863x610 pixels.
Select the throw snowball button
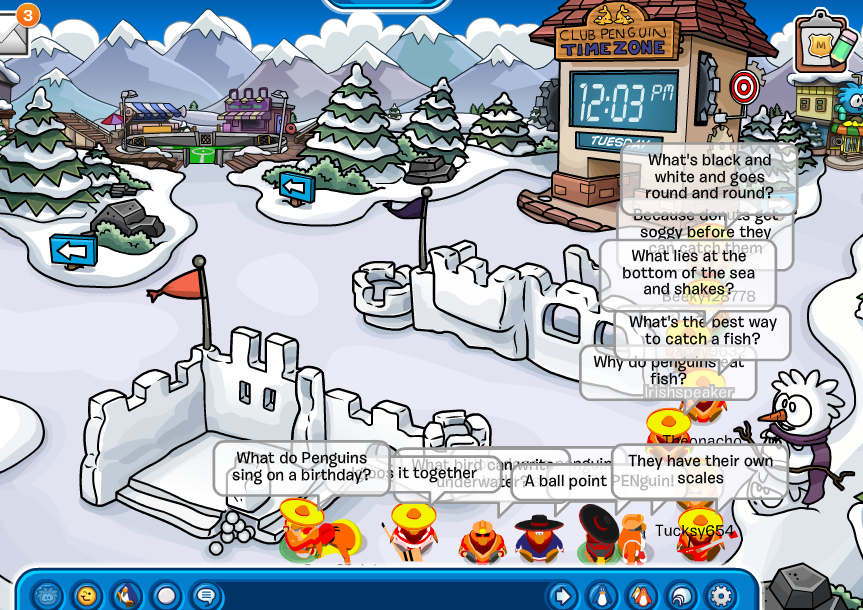point(166,596)
